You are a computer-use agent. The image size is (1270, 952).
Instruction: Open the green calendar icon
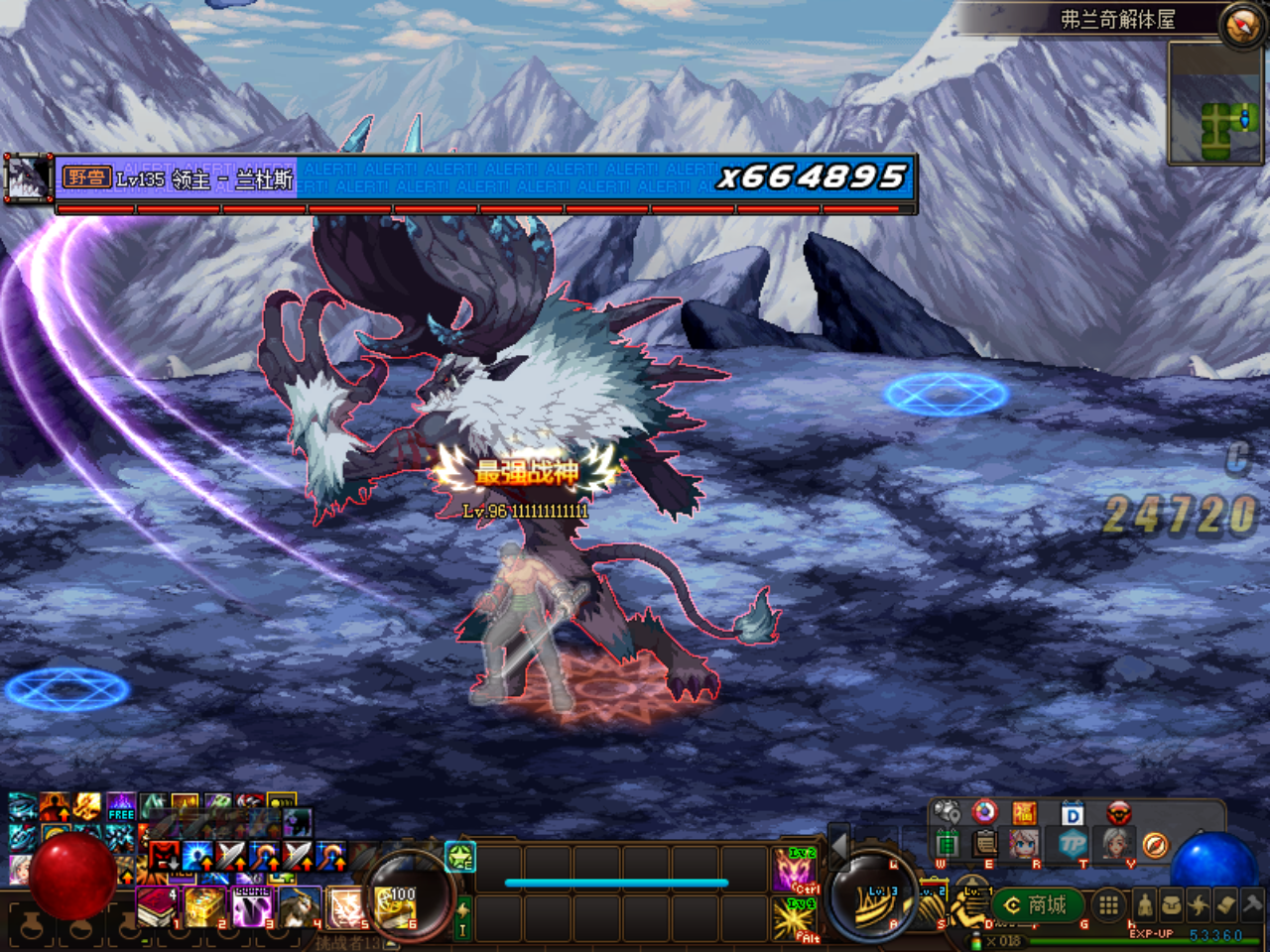coord(948,845)
